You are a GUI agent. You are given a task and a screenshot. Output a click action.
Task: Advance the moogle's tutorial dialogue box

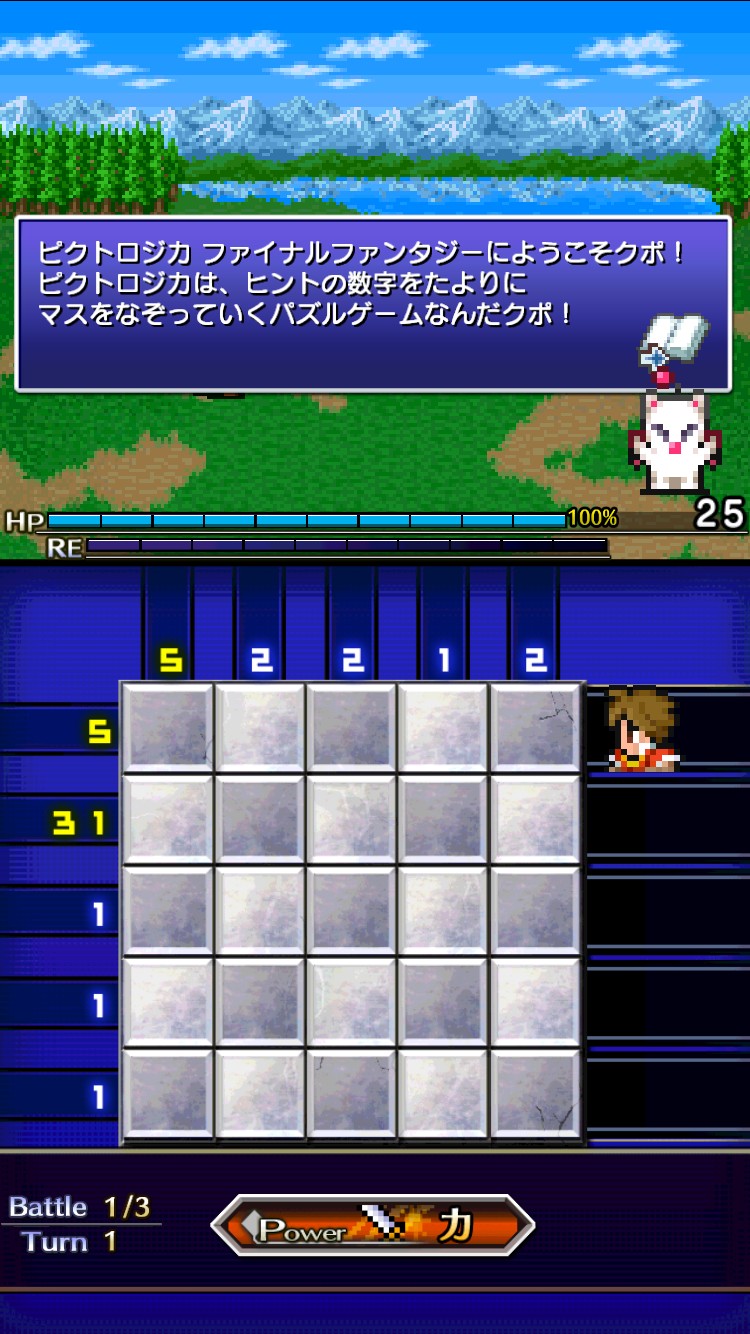[372, 303]
